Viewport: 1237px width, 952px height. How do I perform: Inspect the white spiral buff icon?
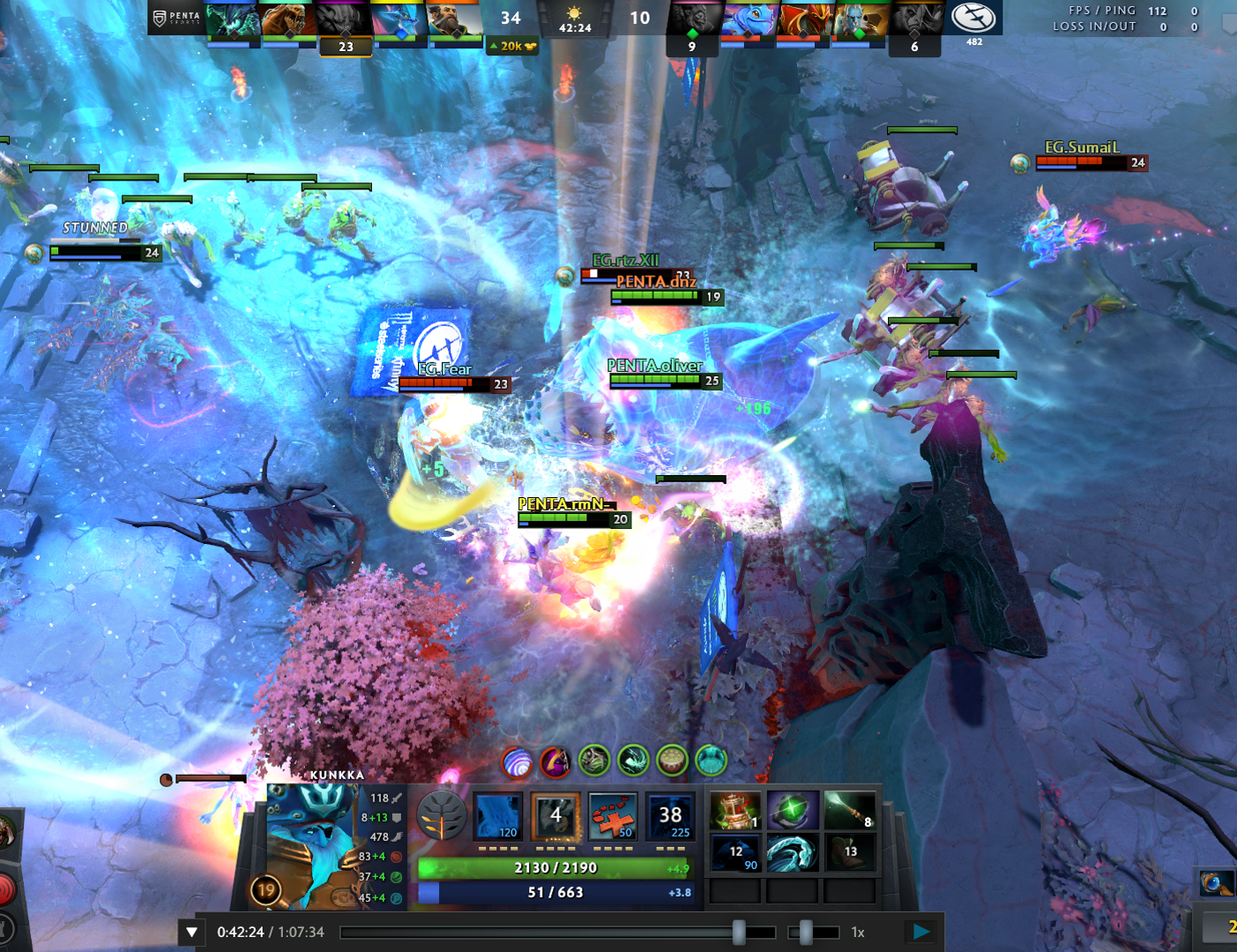[x=517, y=762]
